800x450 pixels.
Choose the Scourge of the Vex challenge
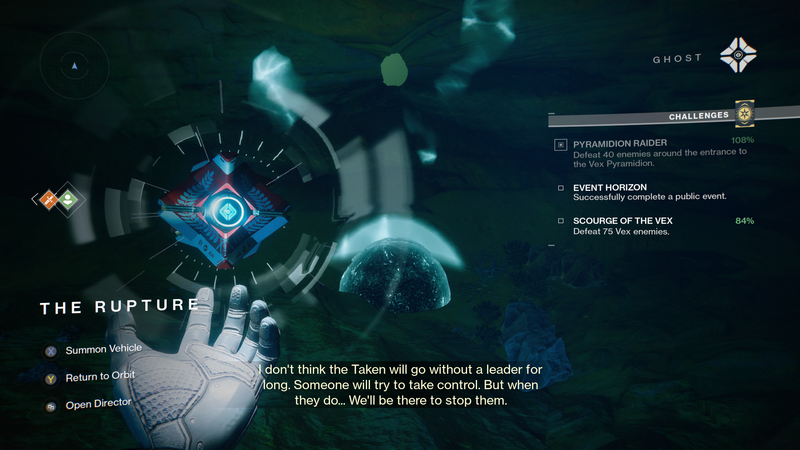tap(620, 220)
